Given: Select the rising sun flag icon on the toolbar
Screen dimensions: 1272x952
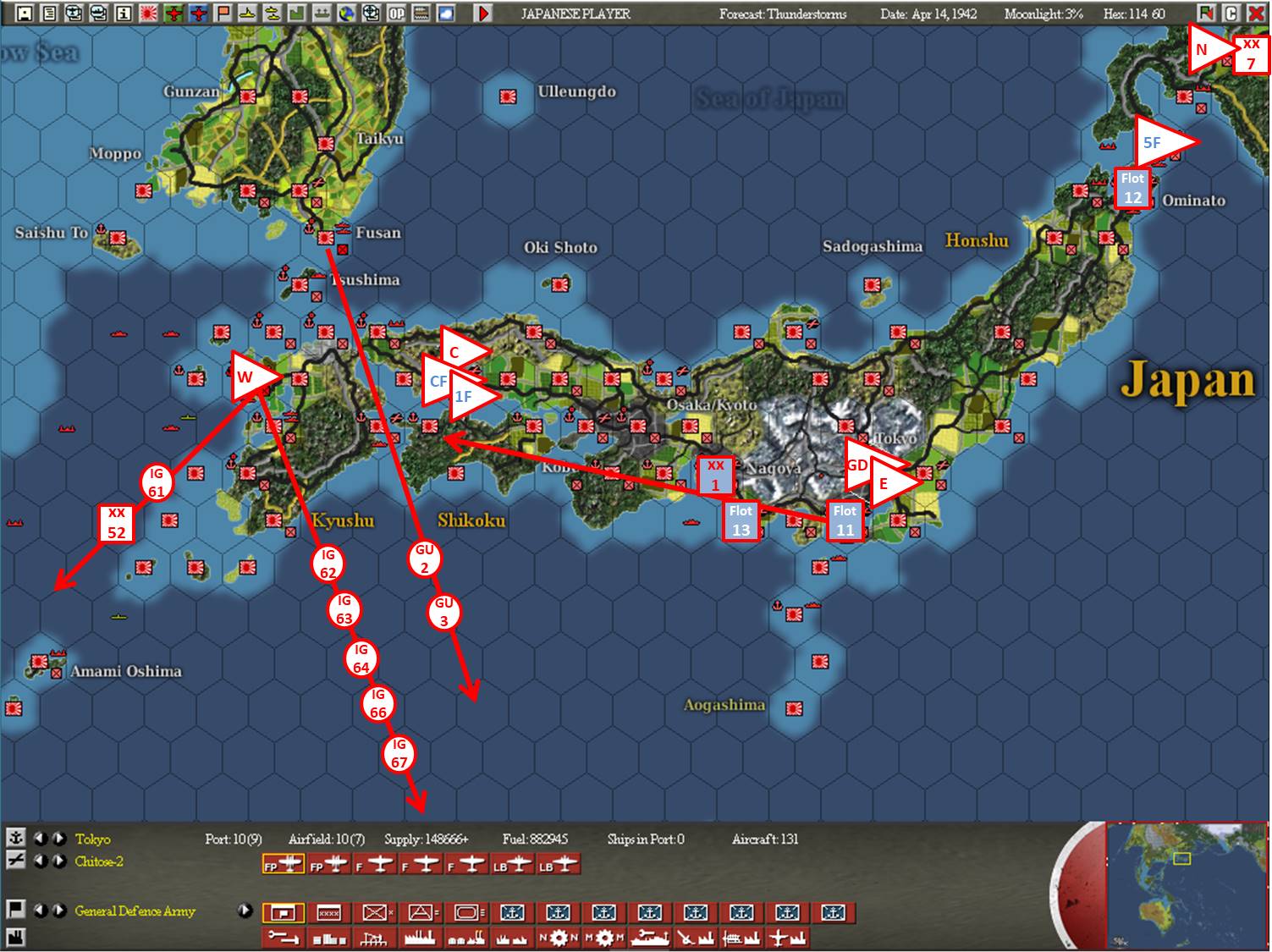Looking at the screenshot, I should point(148,13).
